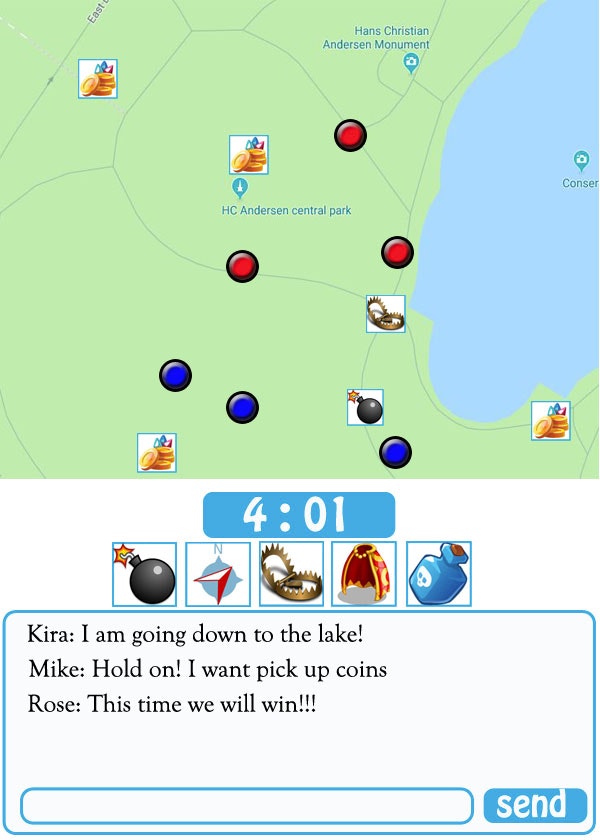
Task: Select the bomb item in the toolbar
Action: click(145, 574)
